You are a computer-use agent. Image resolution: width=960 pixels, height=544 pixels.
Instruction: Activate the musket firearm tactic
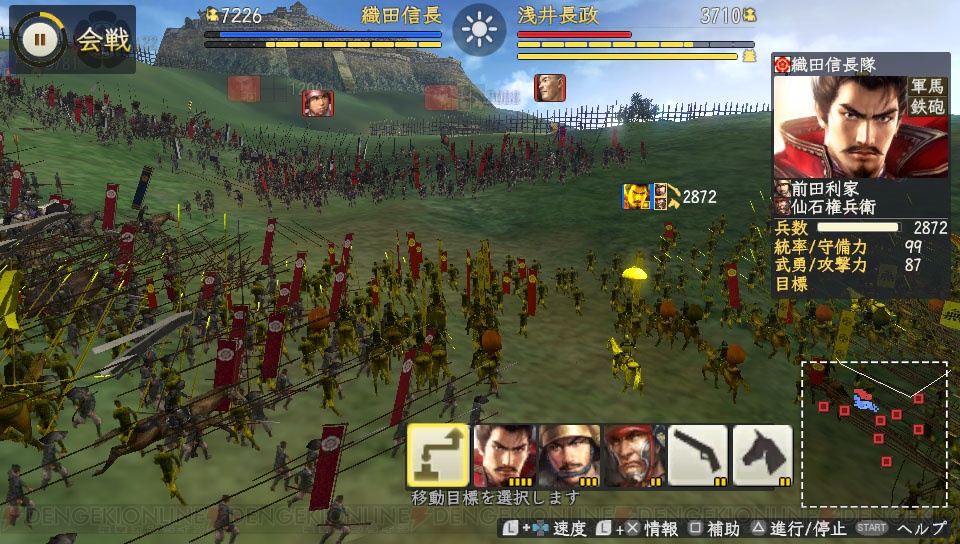[698, 456]
